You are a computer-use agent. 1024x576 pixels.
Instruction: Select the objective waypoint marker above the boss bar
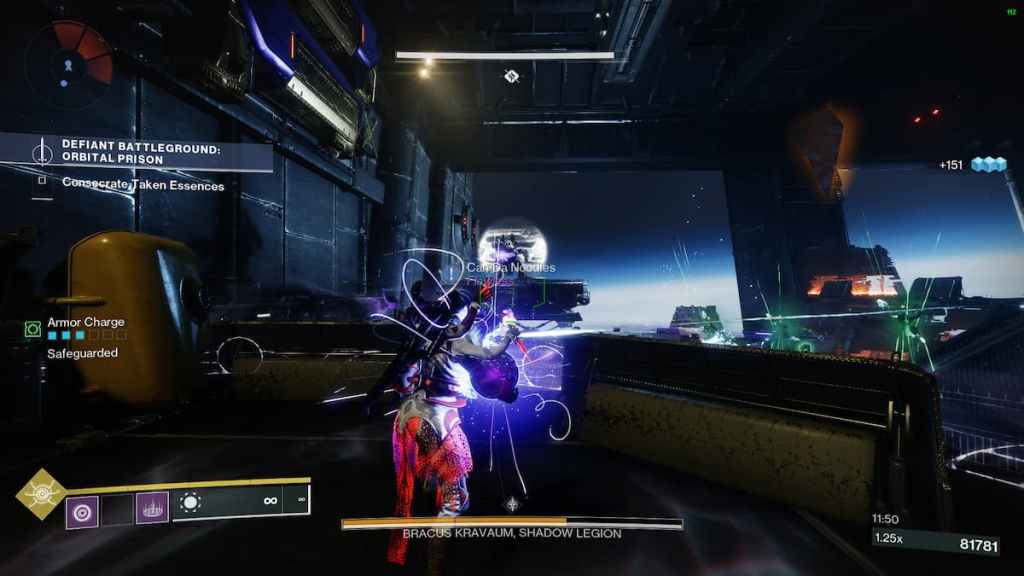[x=513, y=504]
